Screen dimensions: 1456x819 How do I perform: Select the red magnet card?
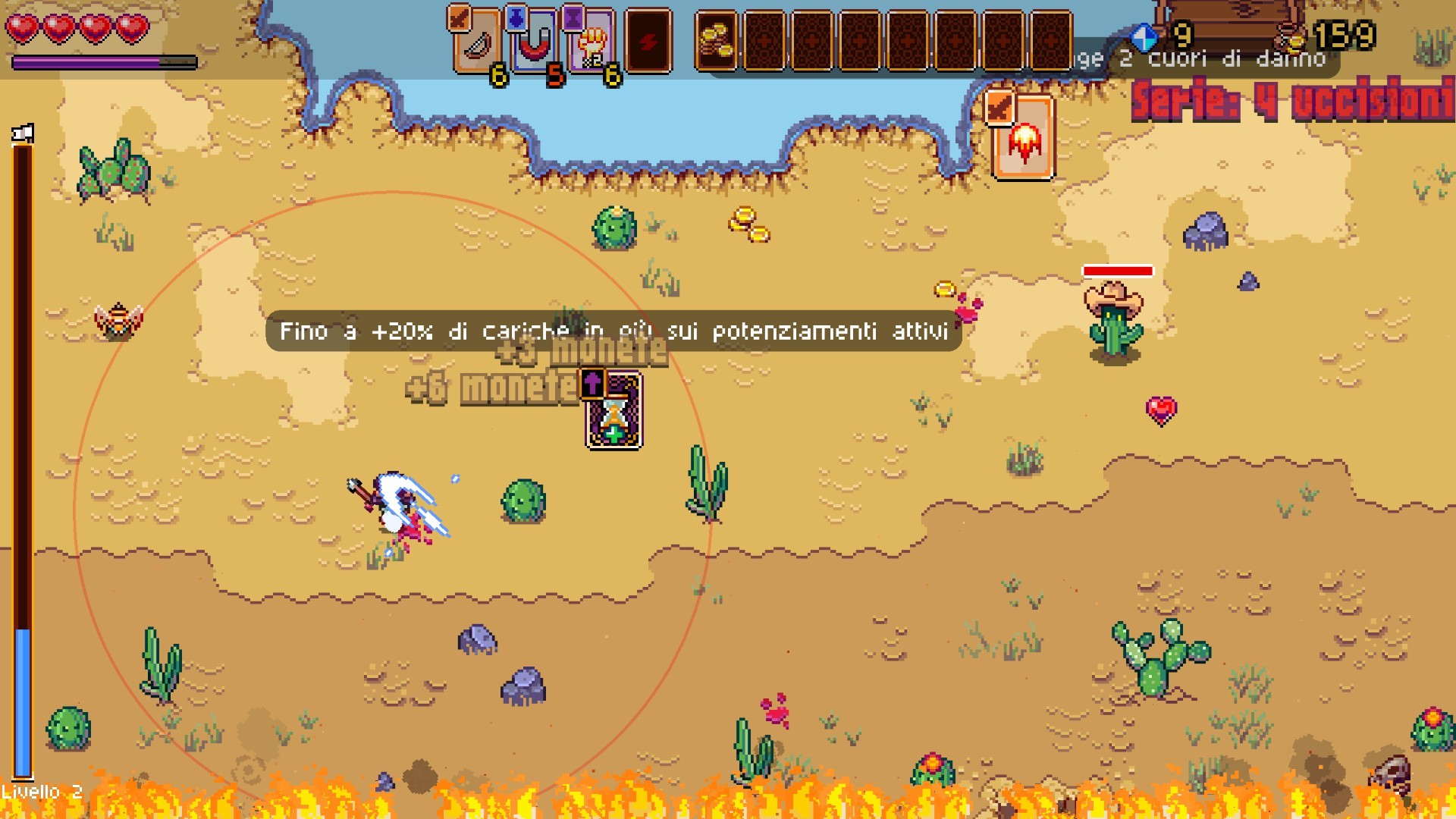[x=534, y=42]
